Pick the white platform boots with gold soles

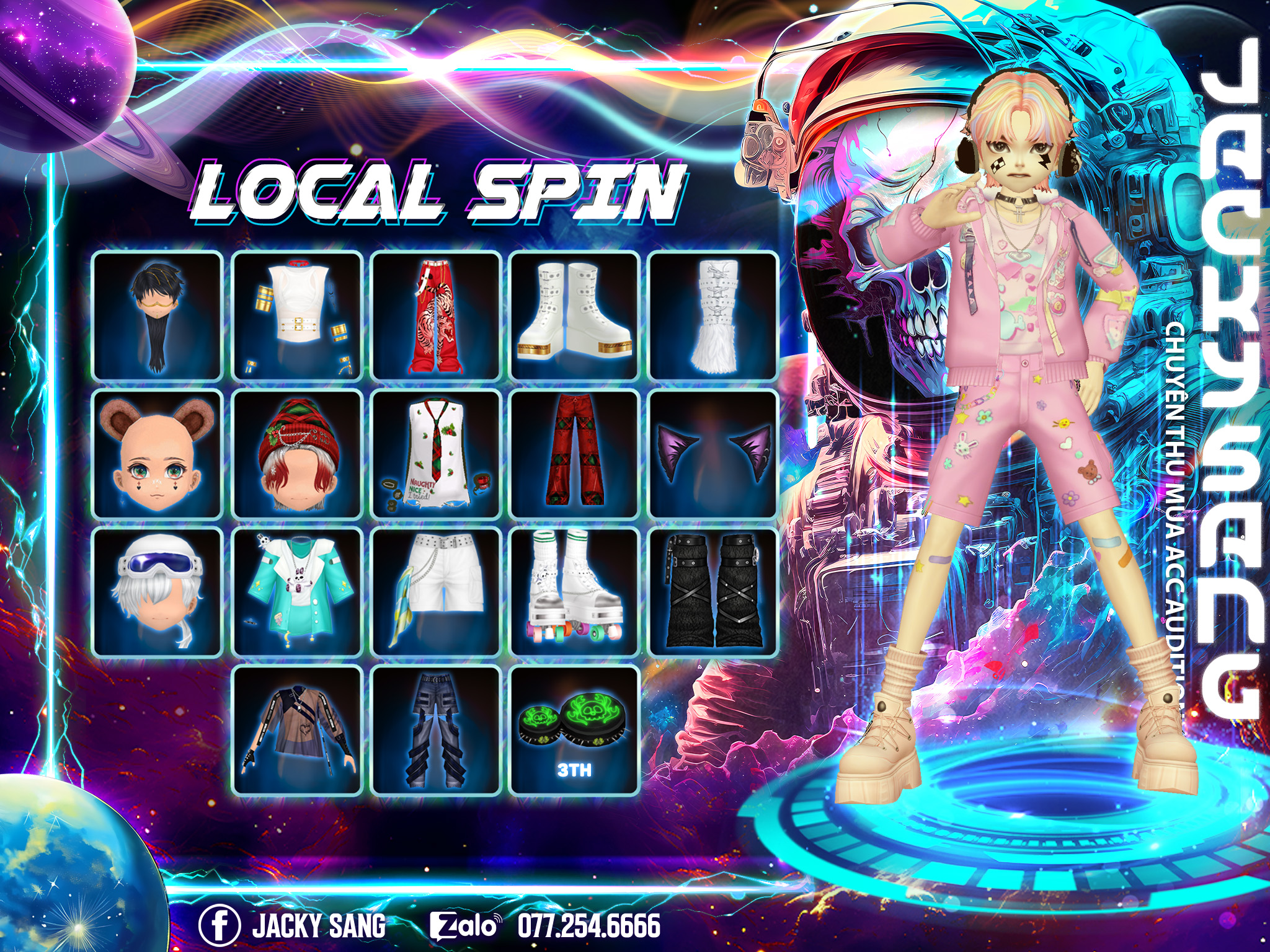pos(574,316)
